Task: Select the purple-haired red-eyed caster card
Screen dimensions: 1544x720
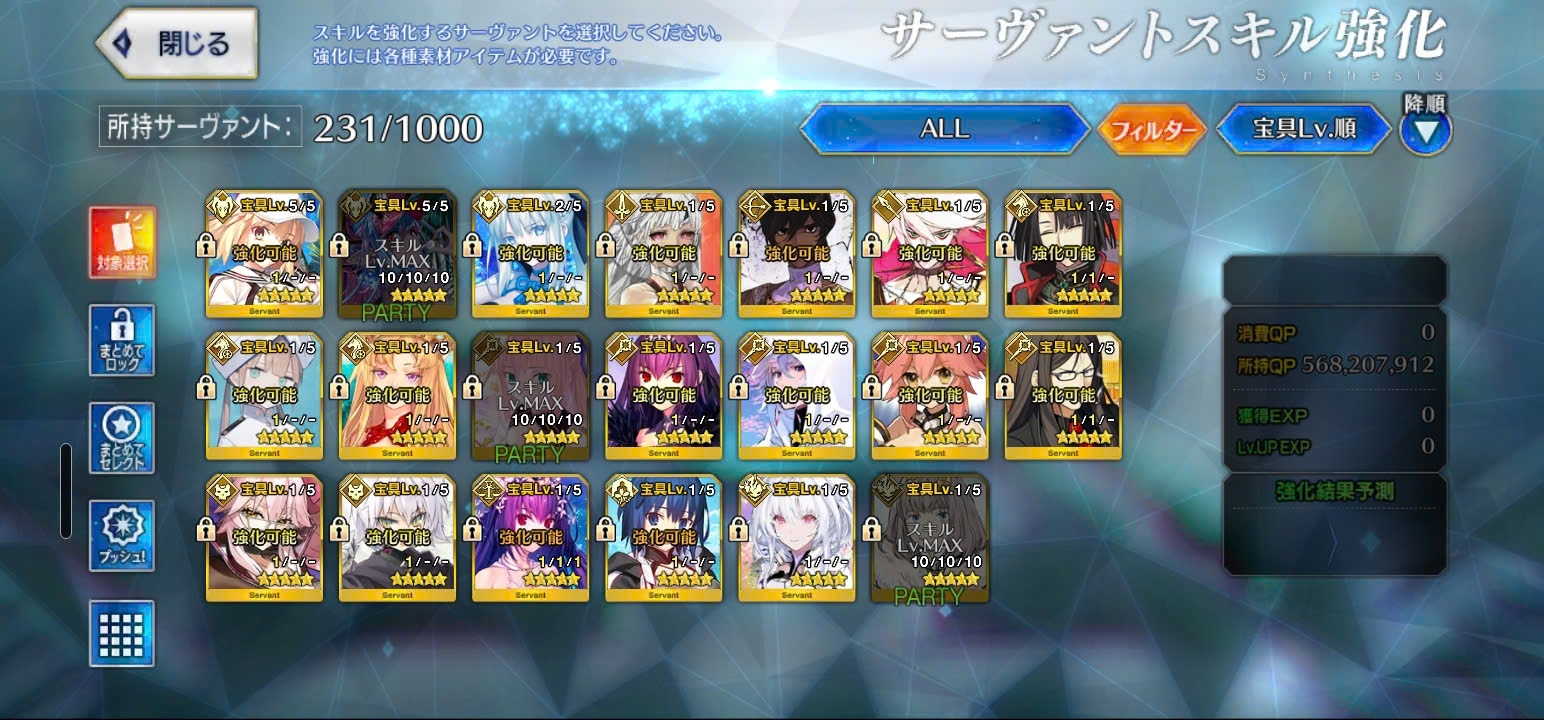Action: pos(664,396)
